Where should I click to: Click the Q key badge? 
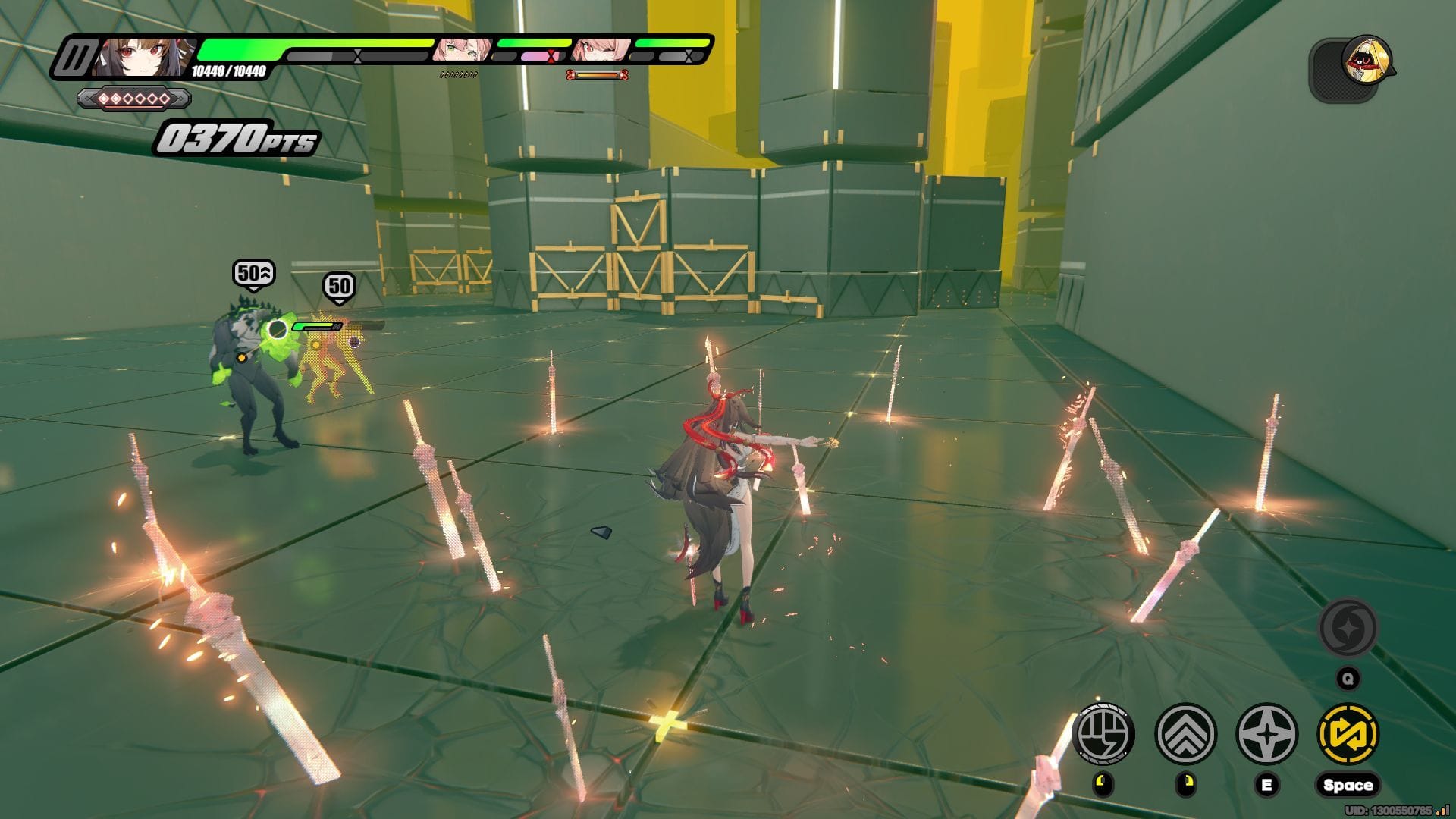1348,678
